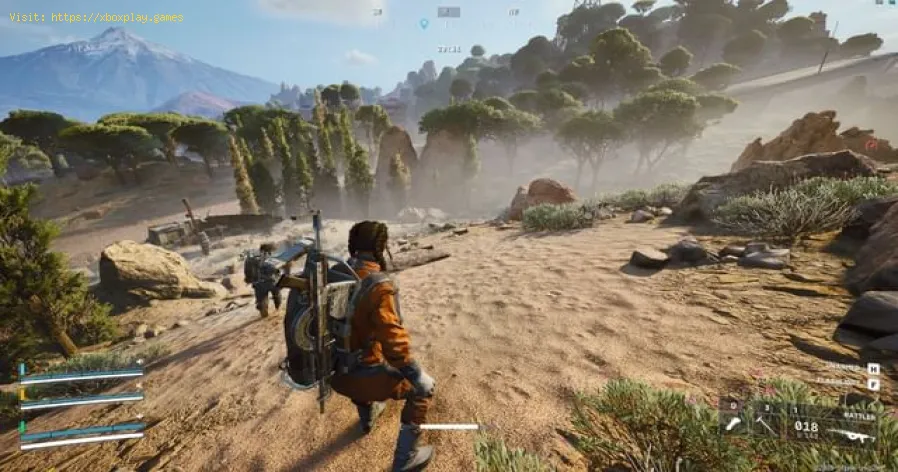Viewport: 898px width, 472px height.
Task: Click the highlighted compass heading box
Action: tap(449, 12)
